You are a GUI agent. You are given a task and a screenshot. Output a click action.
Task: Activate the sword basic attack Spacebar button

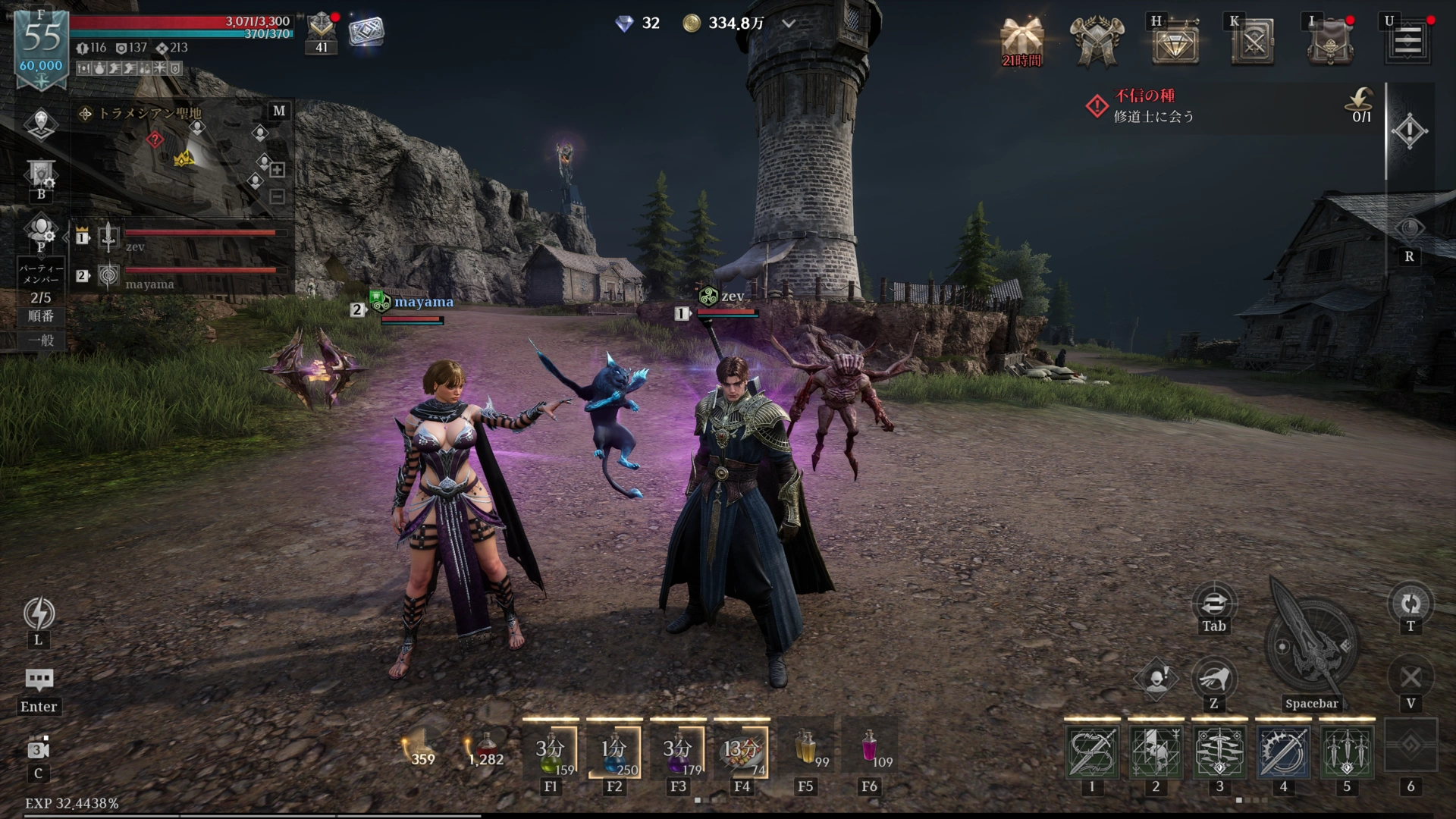(1311, 643)
